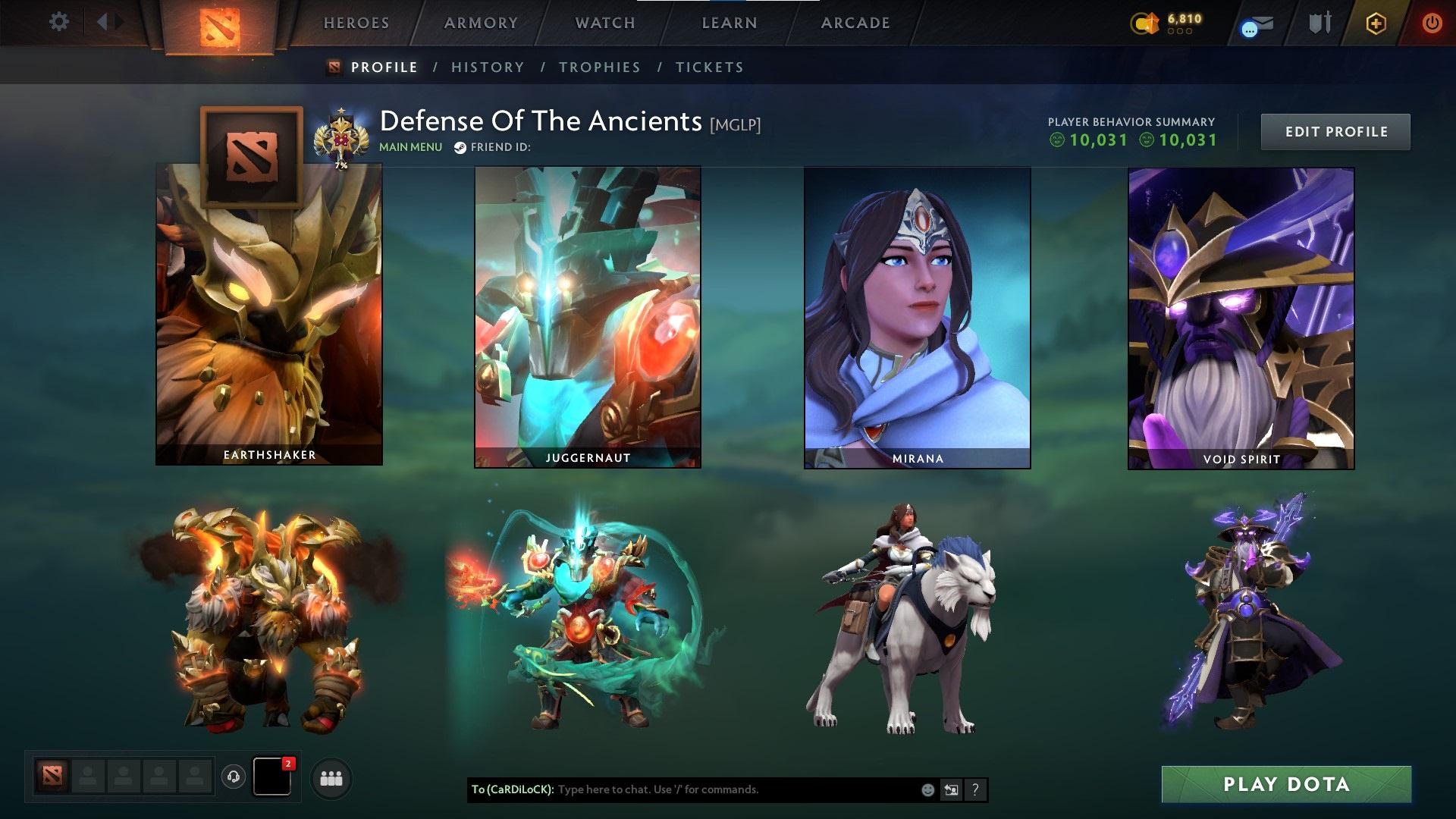Open the MAIN MENU dropdown

point(409,147)
